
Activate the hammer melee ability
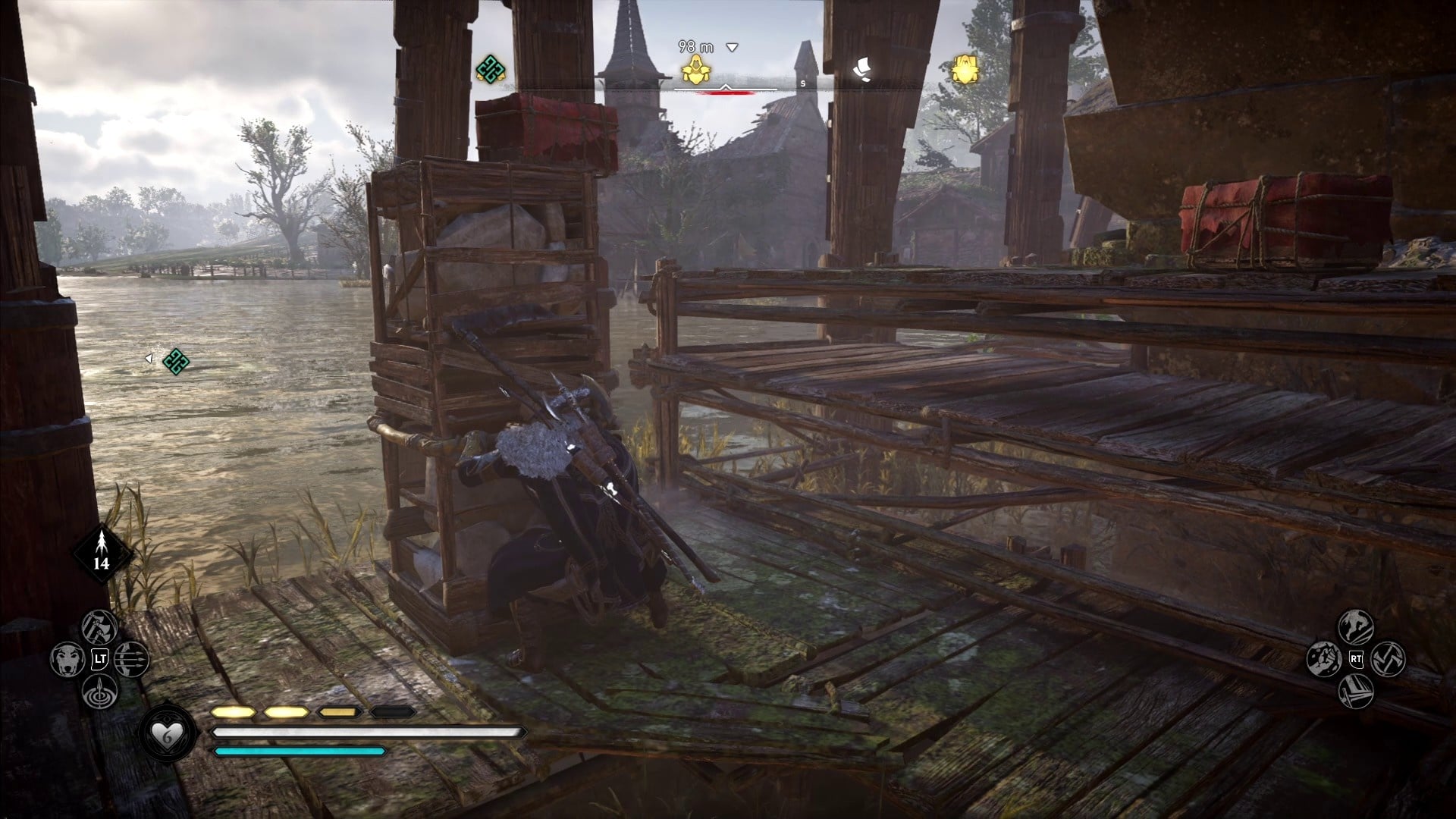coord(1355,692)
